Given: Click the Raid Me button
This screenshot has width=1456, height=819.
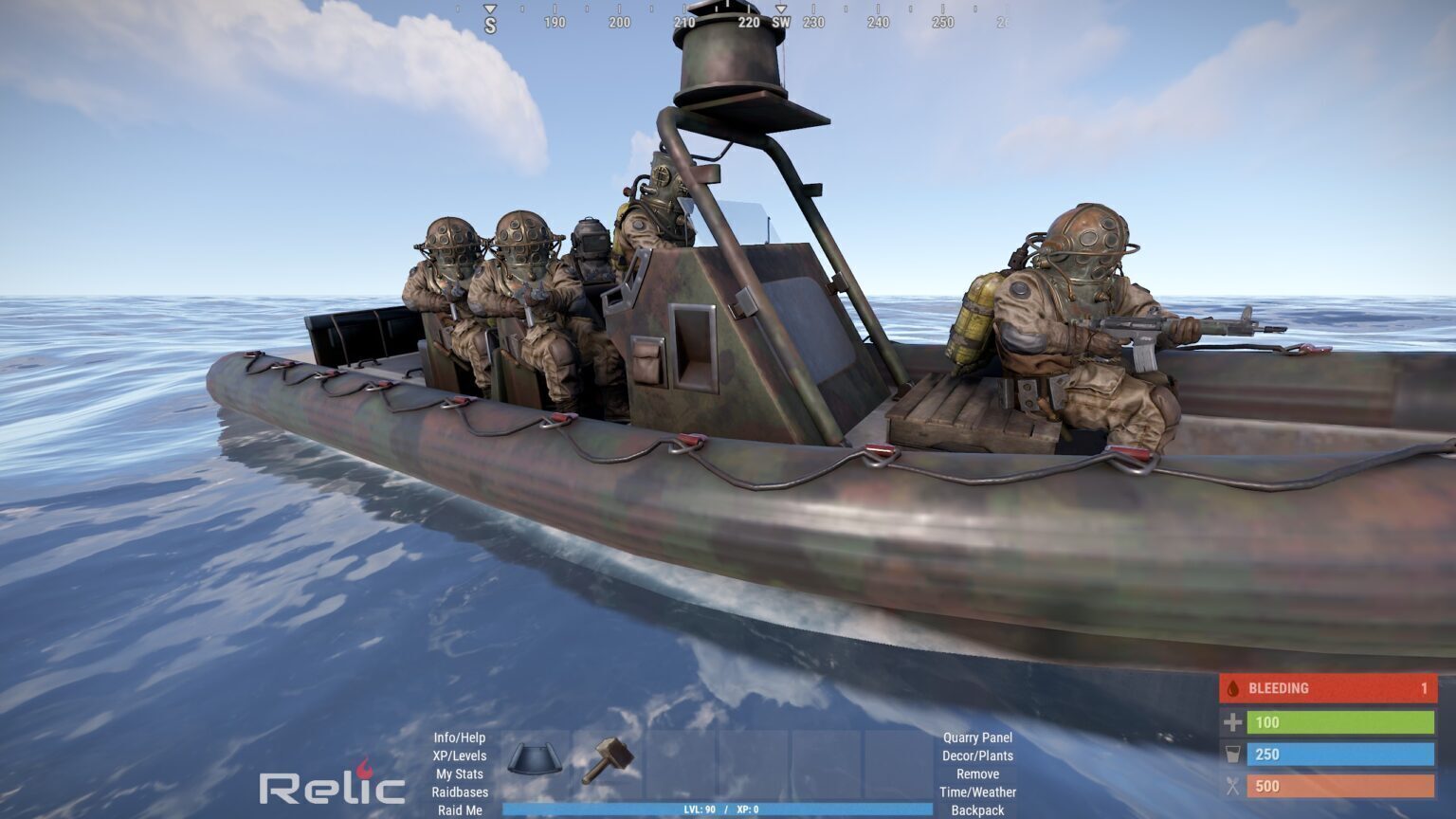Looking at the screenshot, I should pos(460,810).
